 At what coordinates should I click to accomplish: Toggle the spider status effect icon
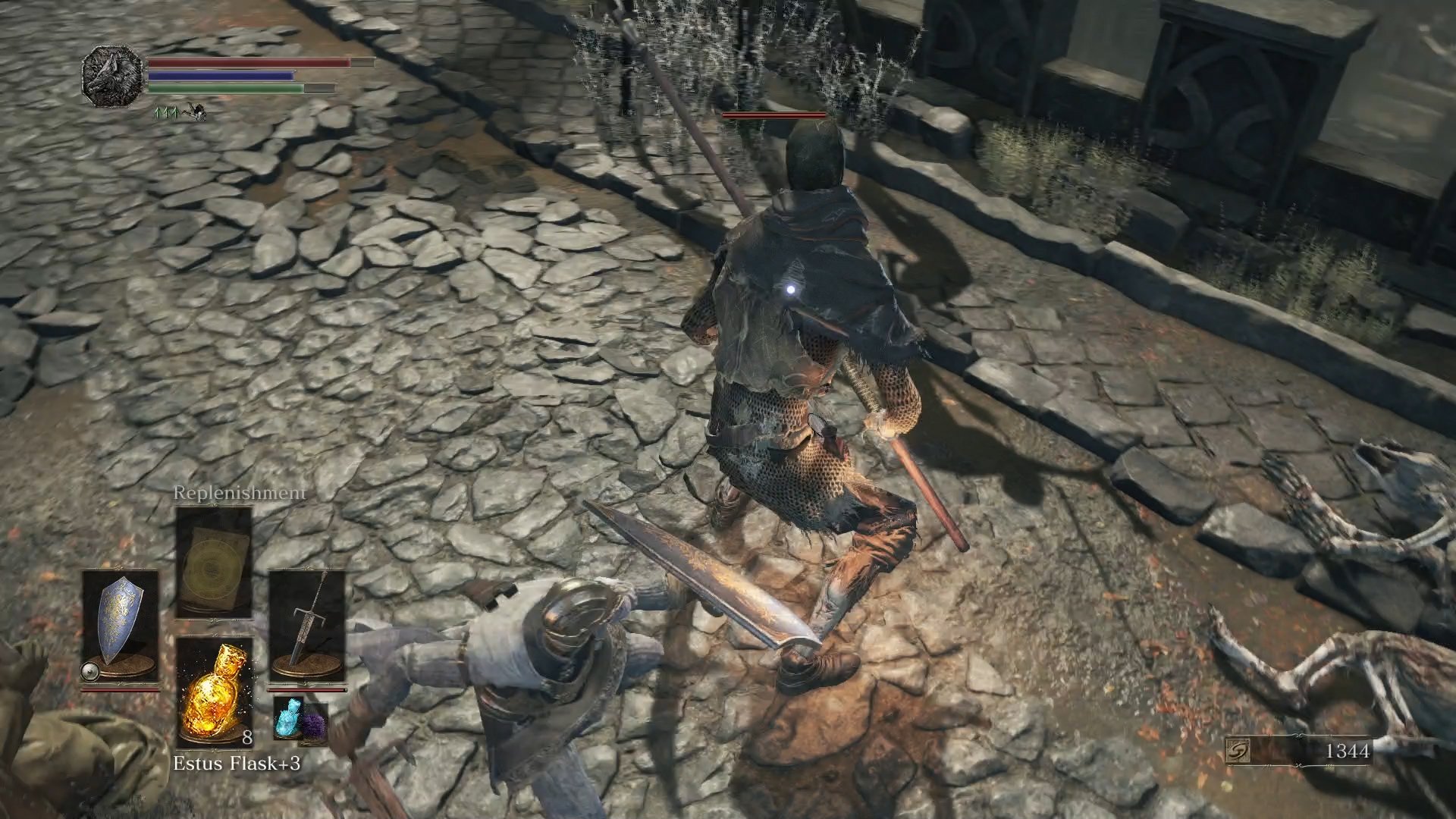click(x=195, y=111)
